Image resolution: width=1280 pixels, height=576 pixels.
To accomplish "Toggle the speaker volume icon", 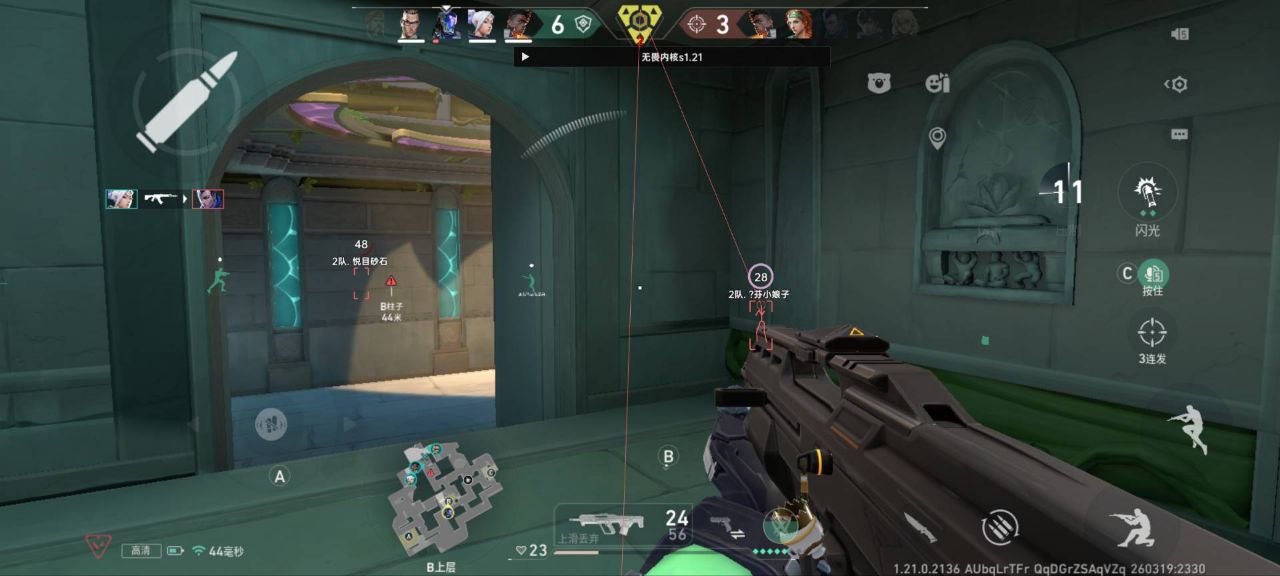I will click(1179, 34).
